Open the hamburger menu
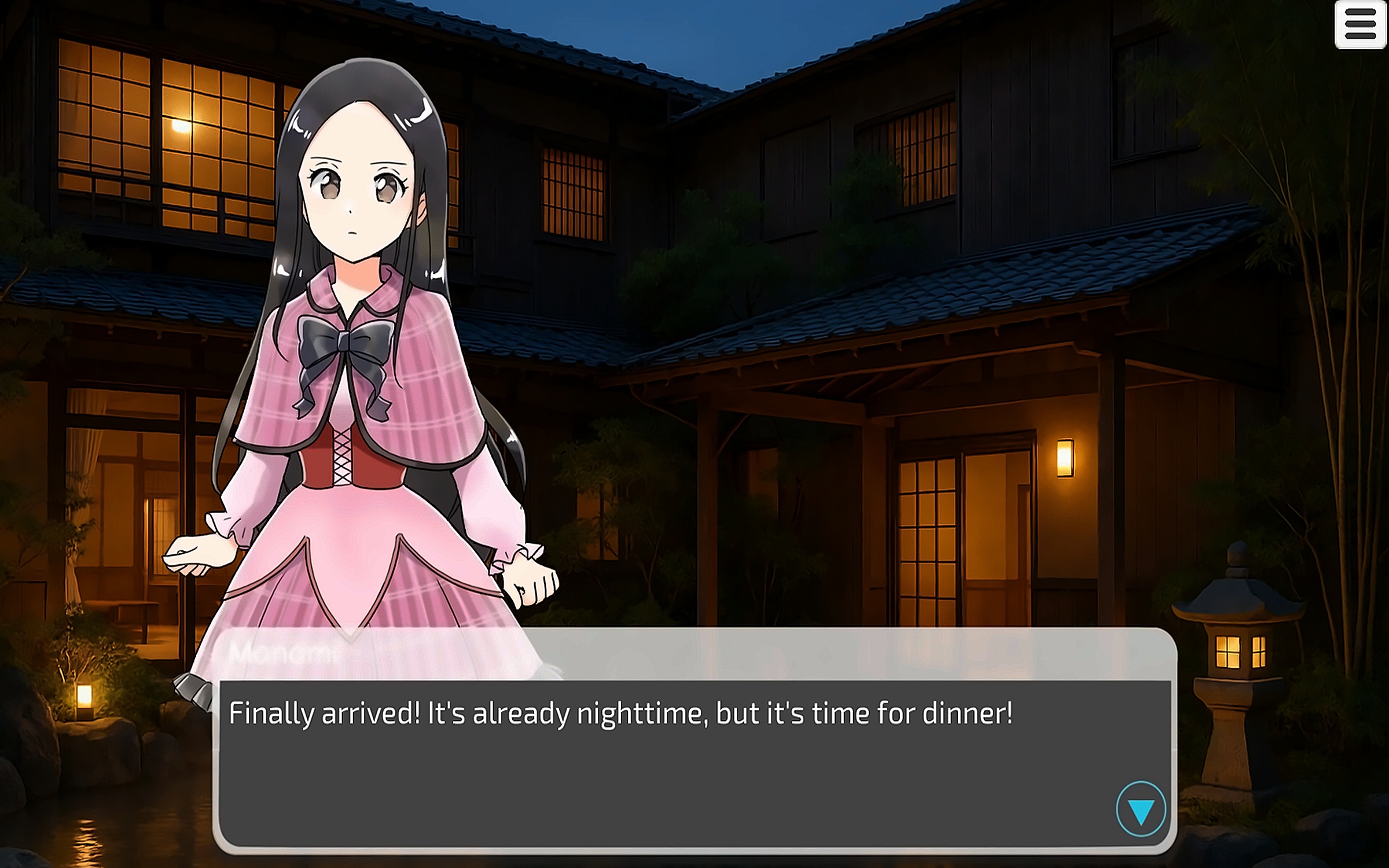The width and height of the screenshot is (1389, 868). (x=1360, y=25)
